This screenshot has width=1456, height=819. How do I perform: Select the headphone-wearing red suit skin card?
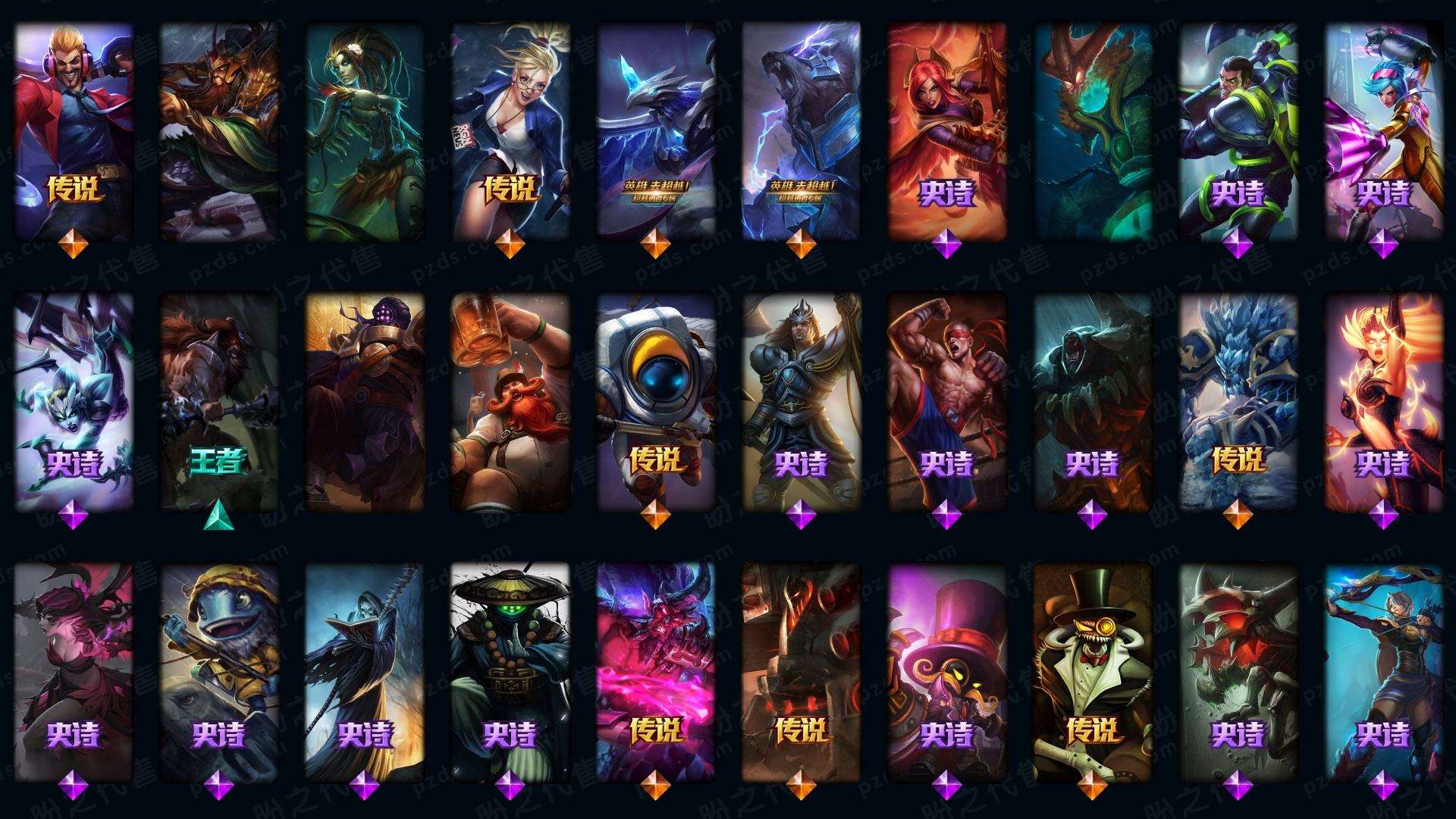[x=74, y=129]
